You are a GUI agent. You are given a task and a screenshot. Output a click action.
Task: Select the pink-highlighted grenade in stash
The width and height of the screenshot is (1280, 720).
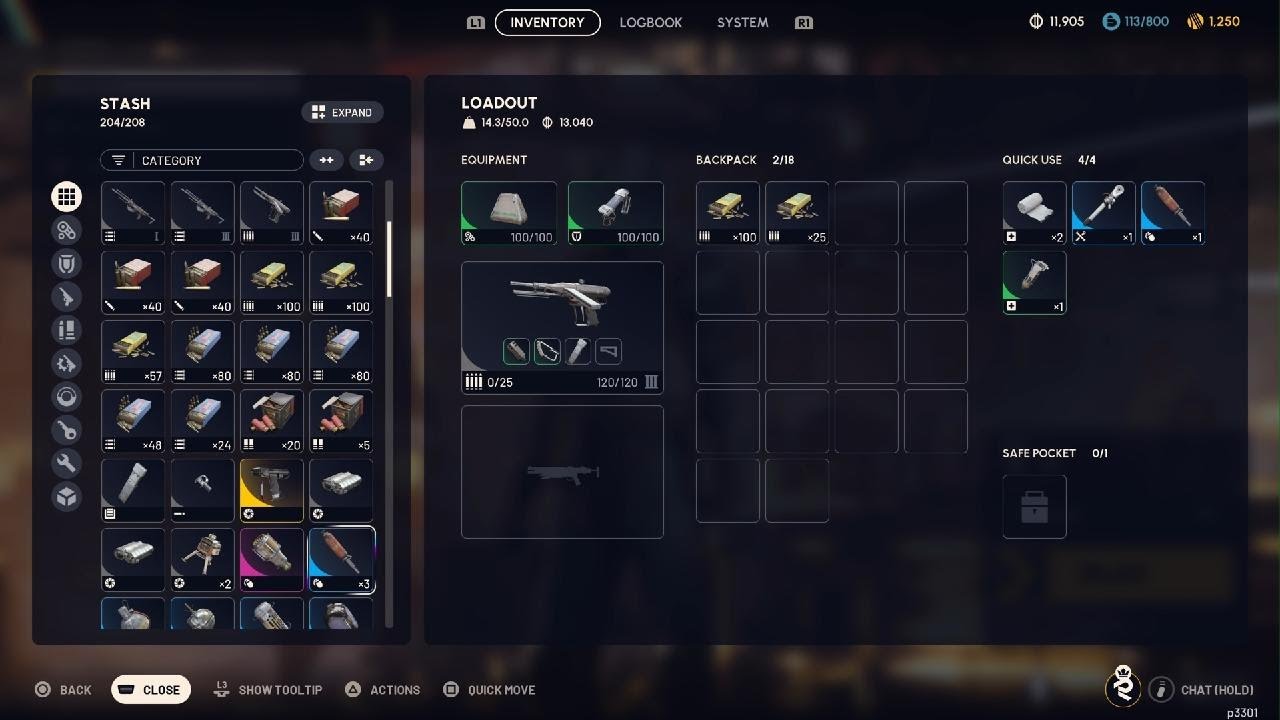coord(272,560)
